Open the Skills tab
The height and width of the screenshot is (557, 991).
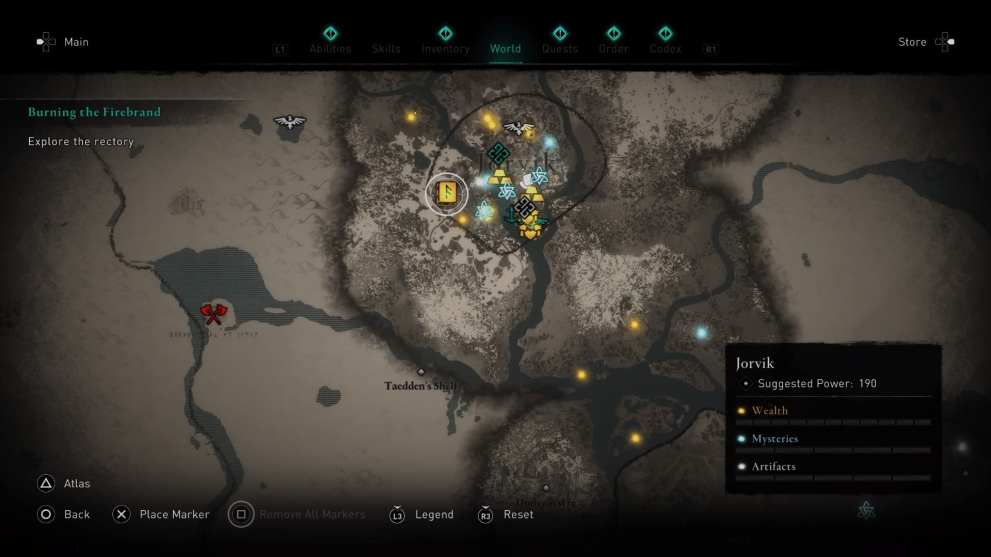pyautogui.click(x=386, y=48)
